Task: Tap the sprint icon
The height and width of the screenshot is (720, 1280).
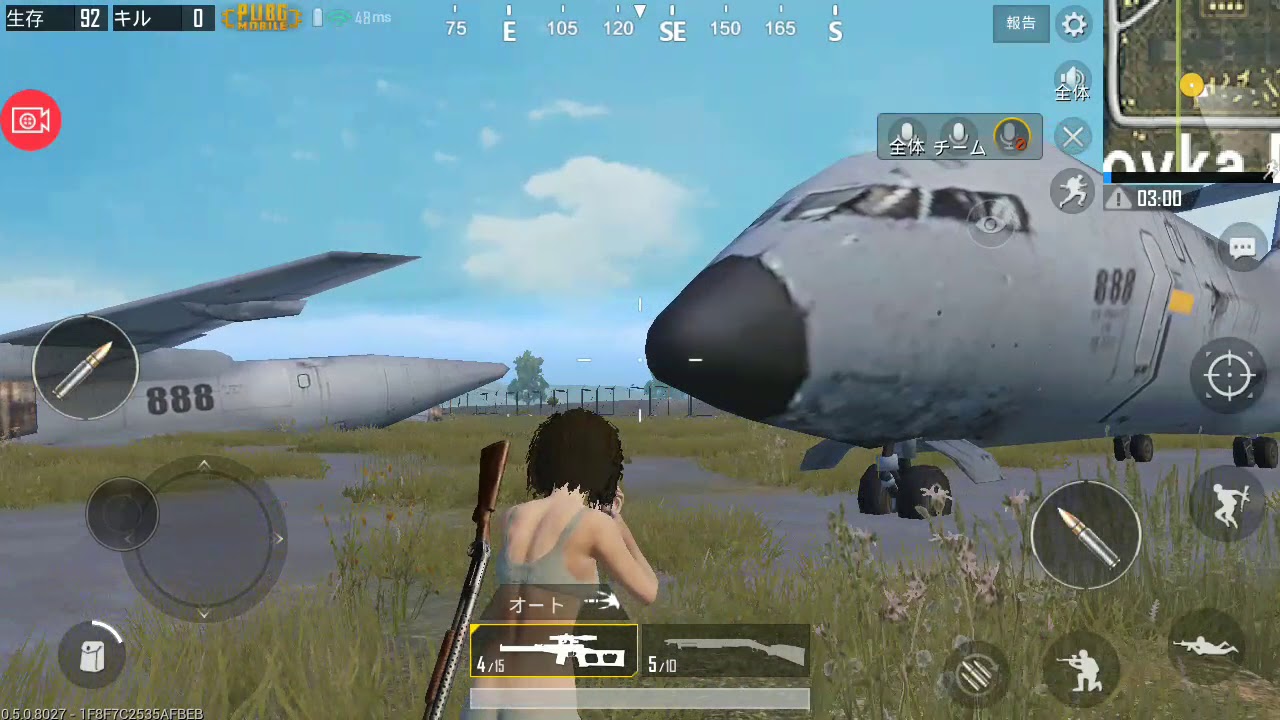Action: tap(1073, 192)
